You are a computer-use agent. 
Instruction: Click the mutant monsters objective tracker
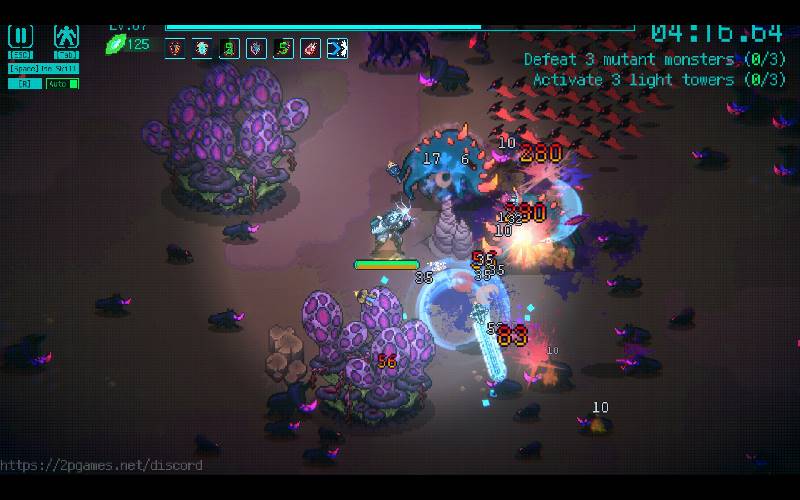[654, 60]
